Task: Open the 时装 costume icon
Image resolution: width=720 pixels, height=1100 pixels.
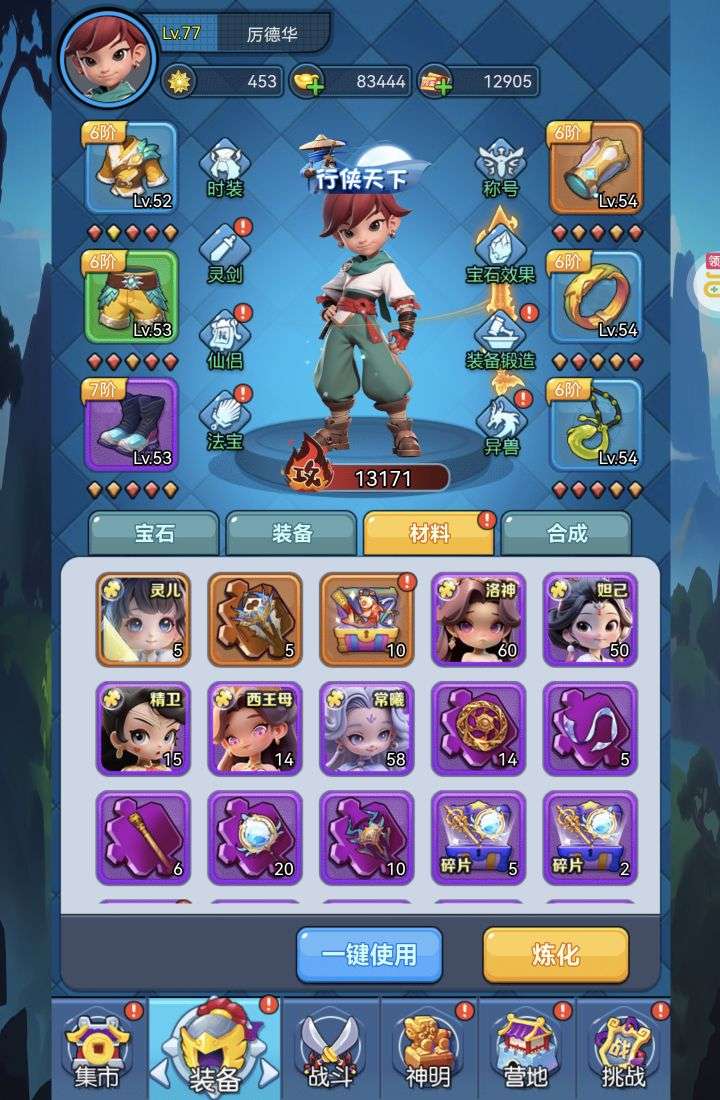Action: [x=225, y=168]
